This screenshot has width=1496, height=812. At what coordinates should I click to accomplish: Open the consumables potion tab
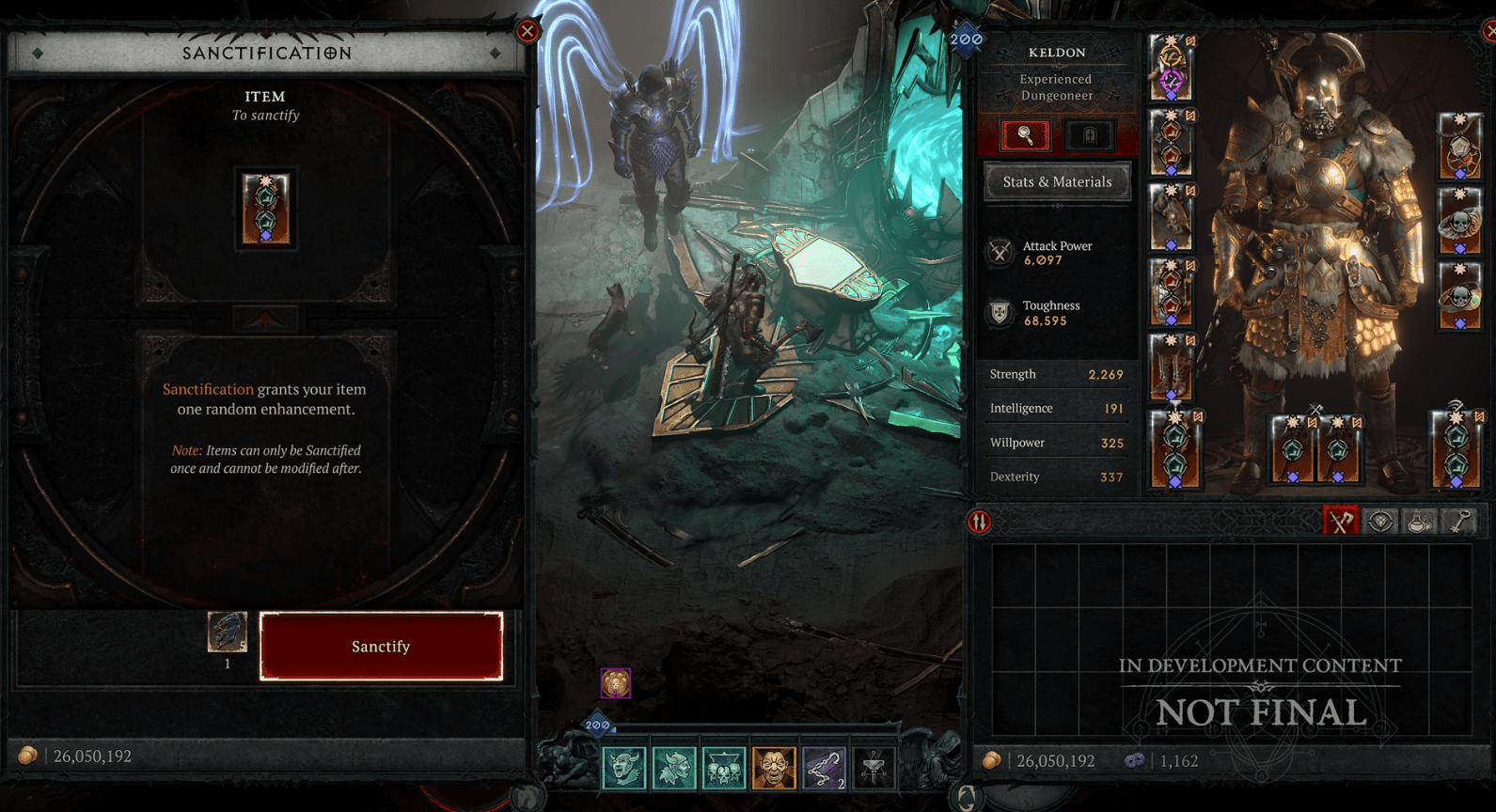[x=1420, y=522]
